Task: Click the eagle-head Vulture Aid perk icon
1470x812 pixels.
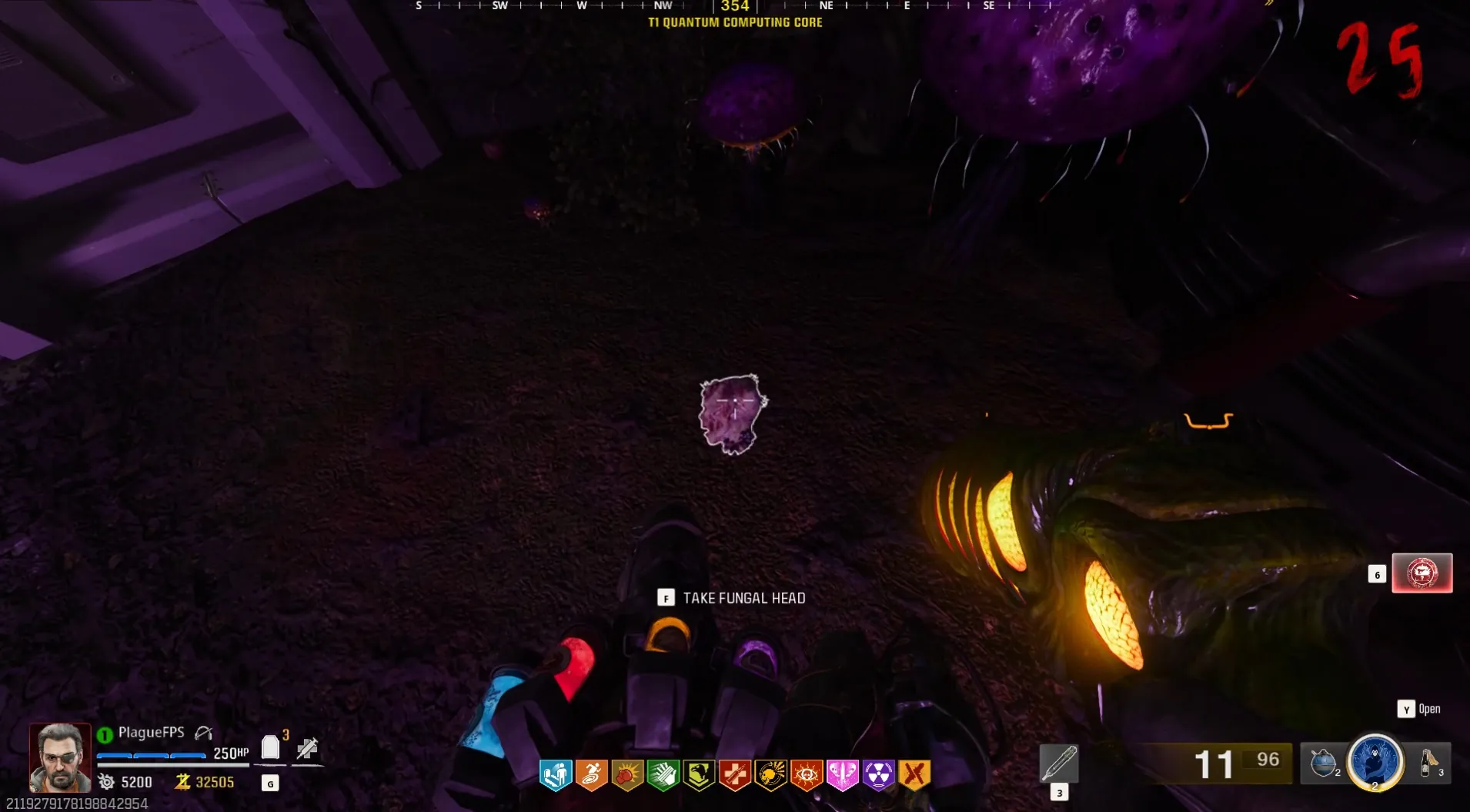Action: tap(699, 774)
